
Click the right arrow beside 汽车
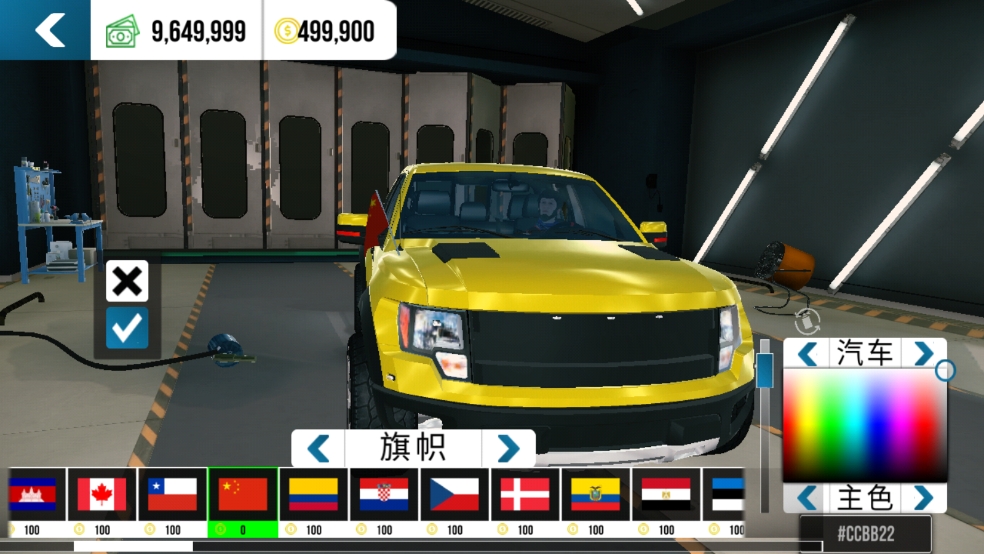click(x=923, y=352)
